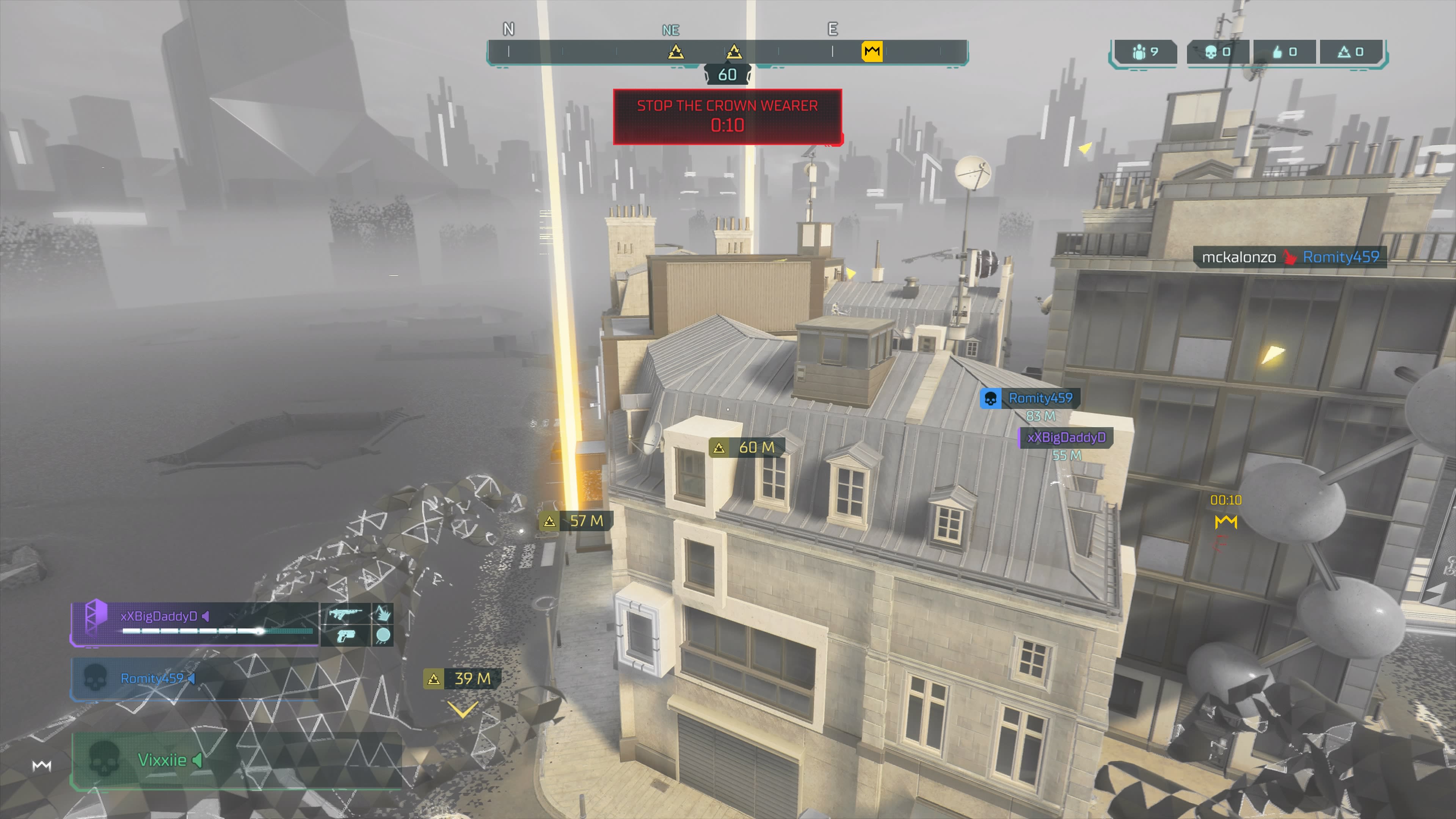Click the 39 M objective marker
Viewport: 1456px width, 819px height.
(x=462, y=679)
